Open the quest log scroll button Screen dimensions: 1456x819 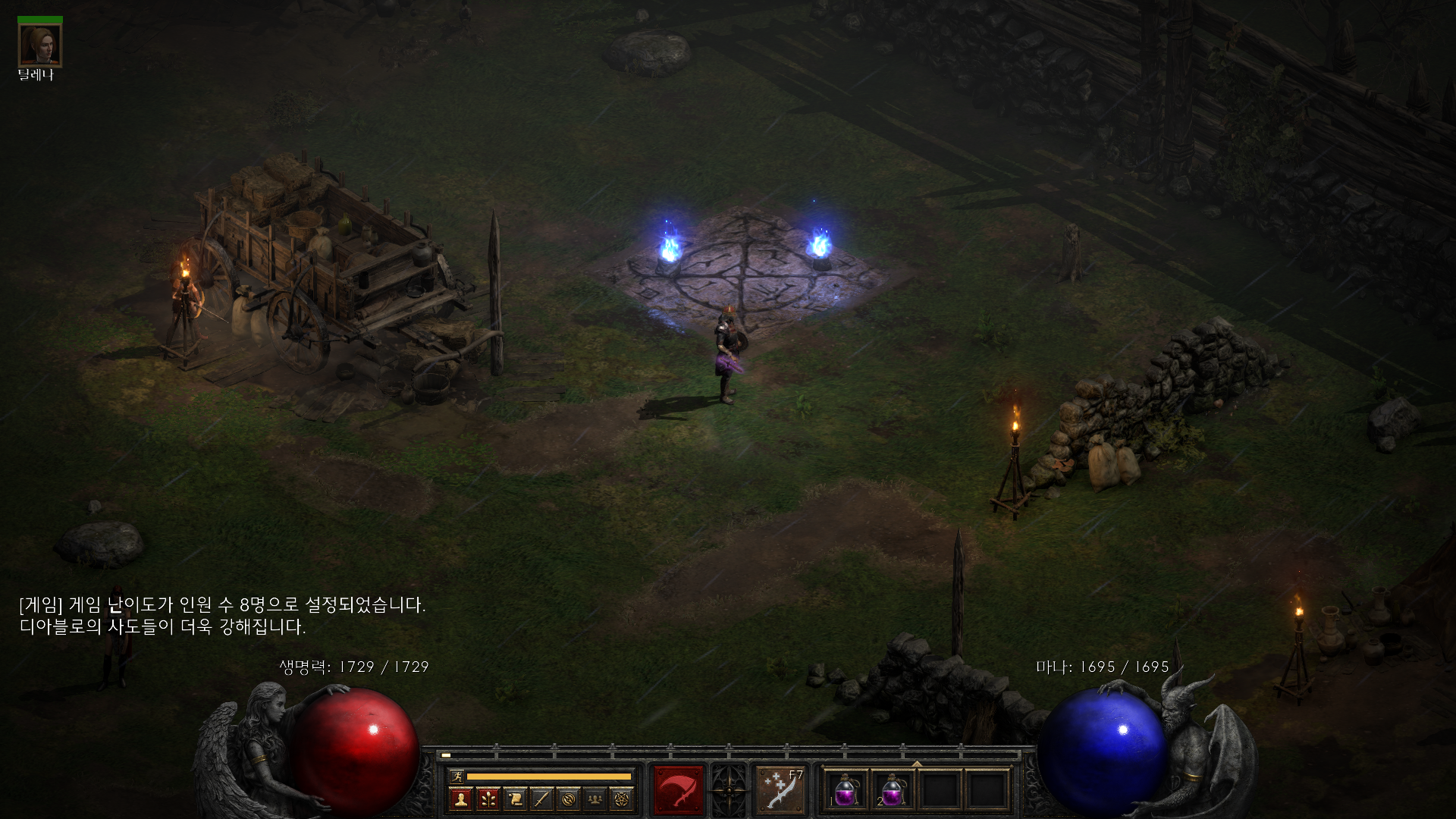tap(515, 799)
